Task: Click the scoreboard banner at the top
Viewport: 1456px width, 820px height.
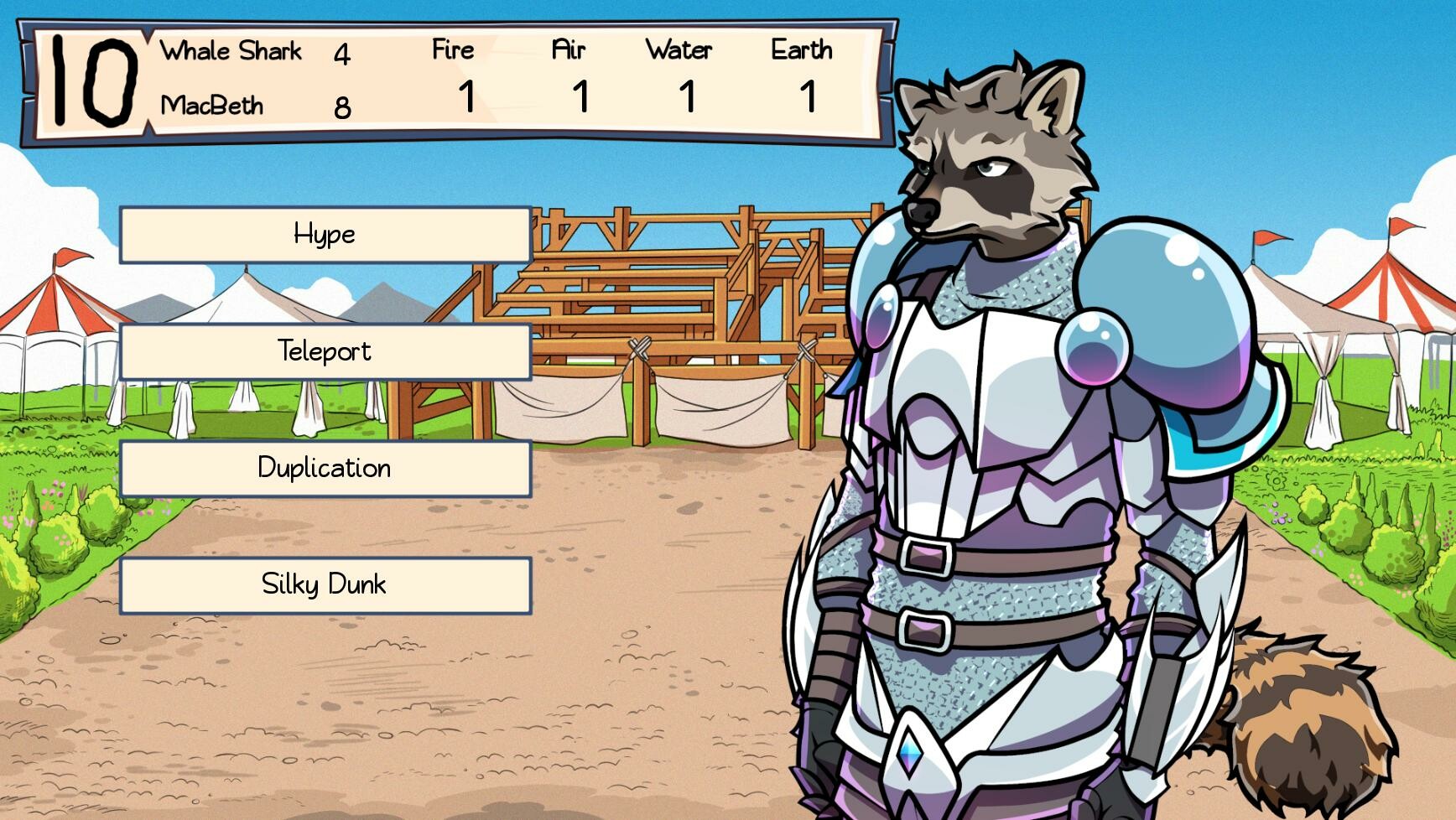Action: pos(453,80)
